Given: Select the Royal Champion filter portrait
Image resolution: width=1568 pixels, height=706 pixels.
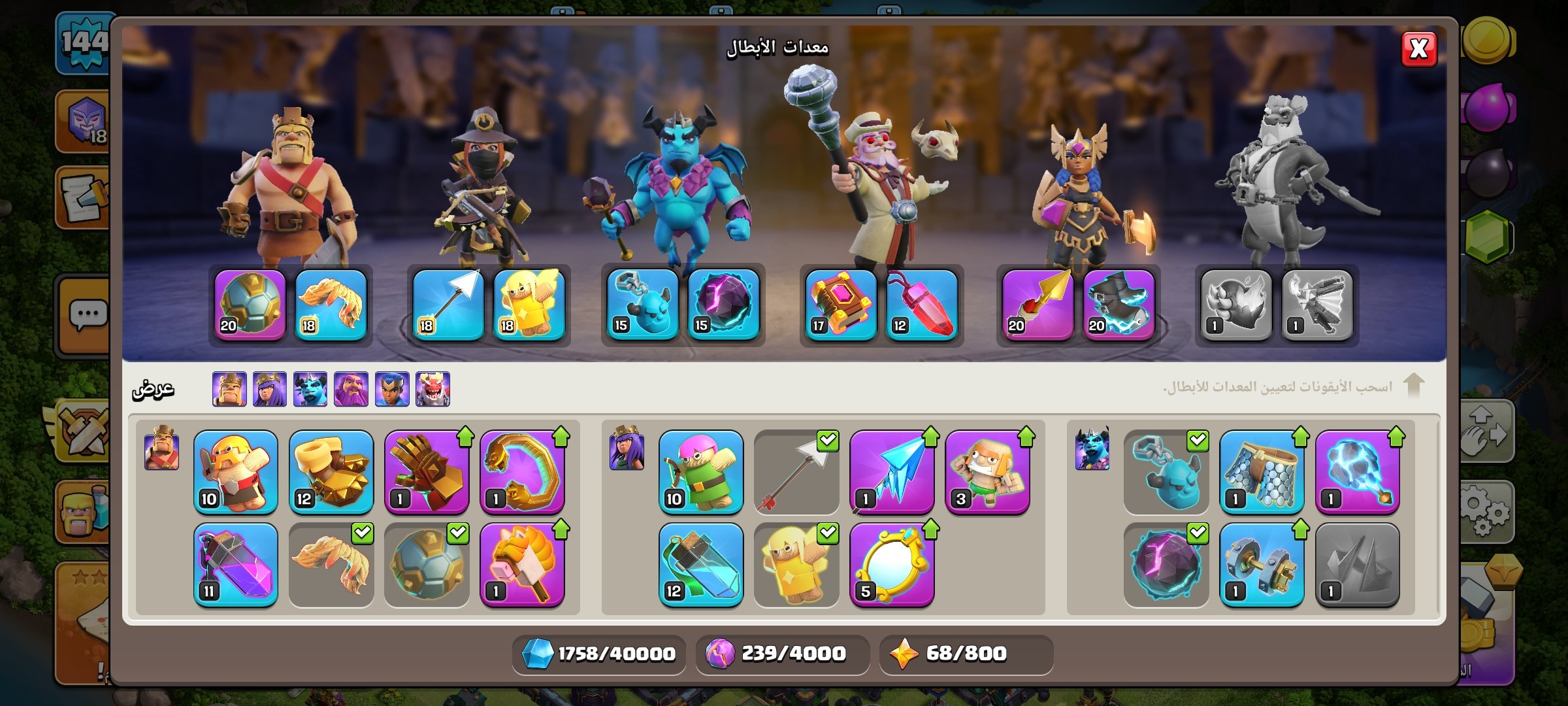Looking at the screenshot, I should coord(392,389).
